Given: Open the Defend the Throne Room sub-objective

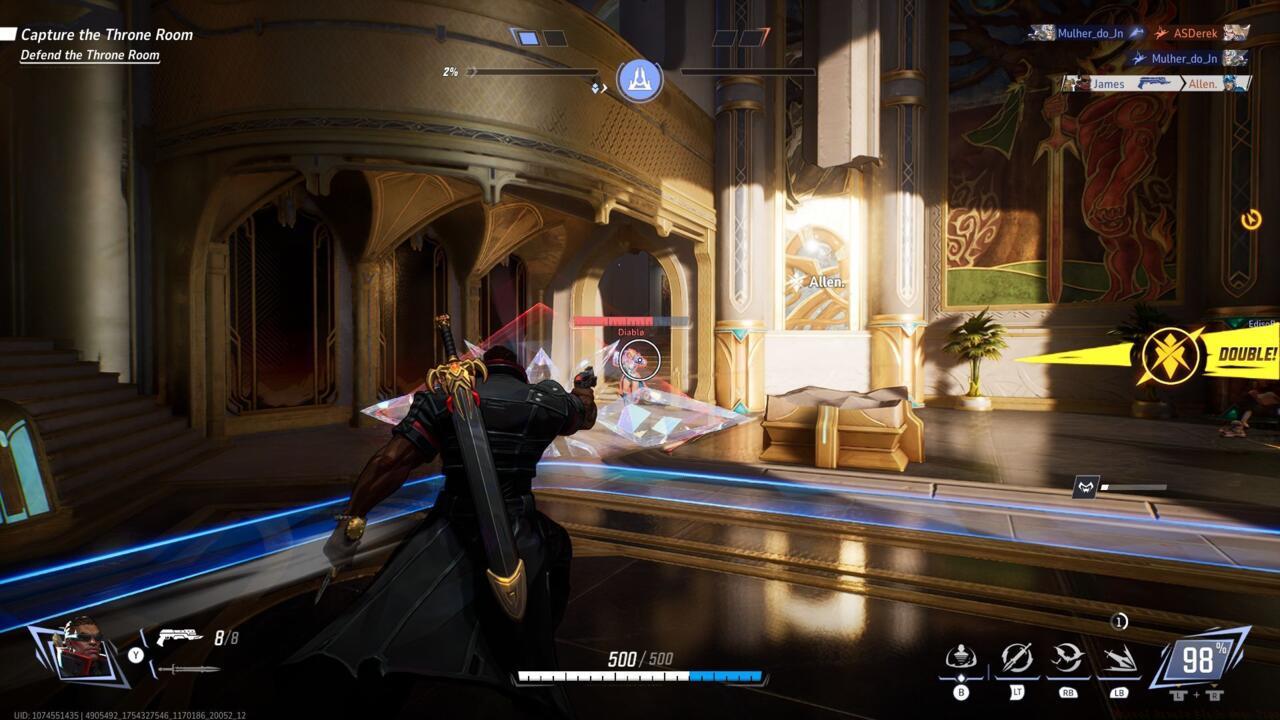Looking at the screenshot, I should click(x=91, y=55).
